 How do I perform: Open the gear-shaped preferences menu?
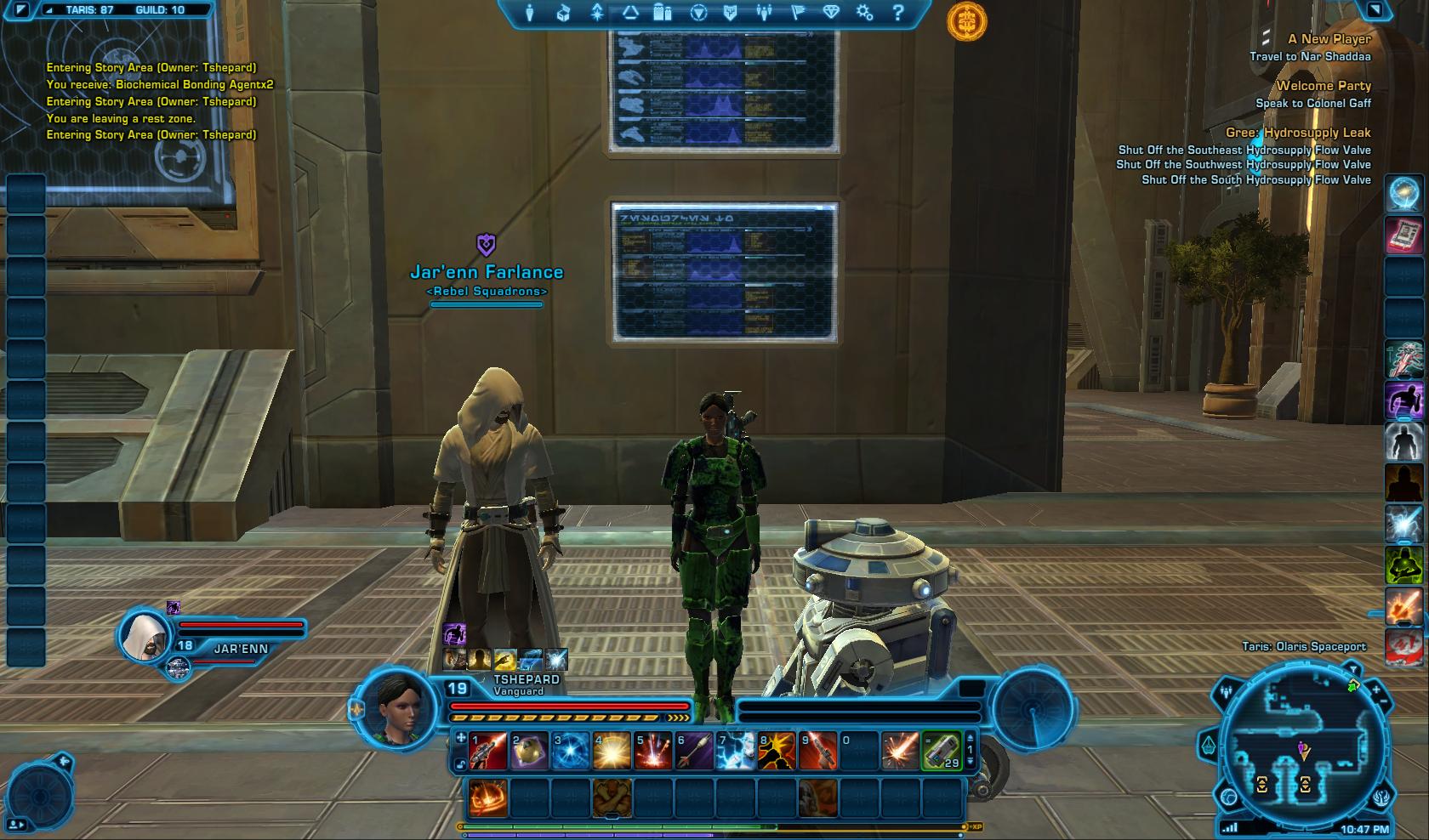tap(864, 13)
